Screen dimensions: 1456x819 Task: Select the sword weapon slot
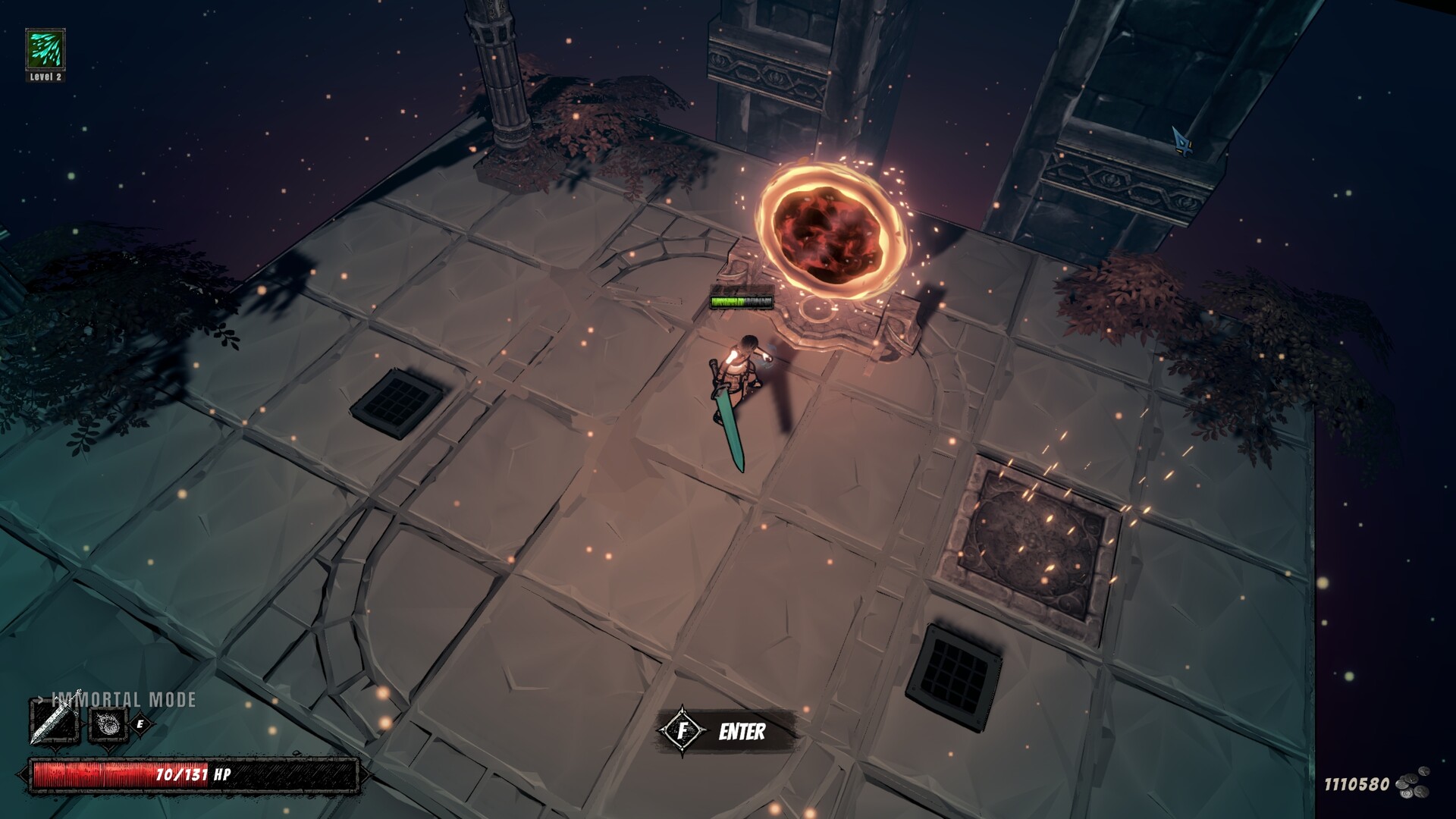tap(54, 723)
